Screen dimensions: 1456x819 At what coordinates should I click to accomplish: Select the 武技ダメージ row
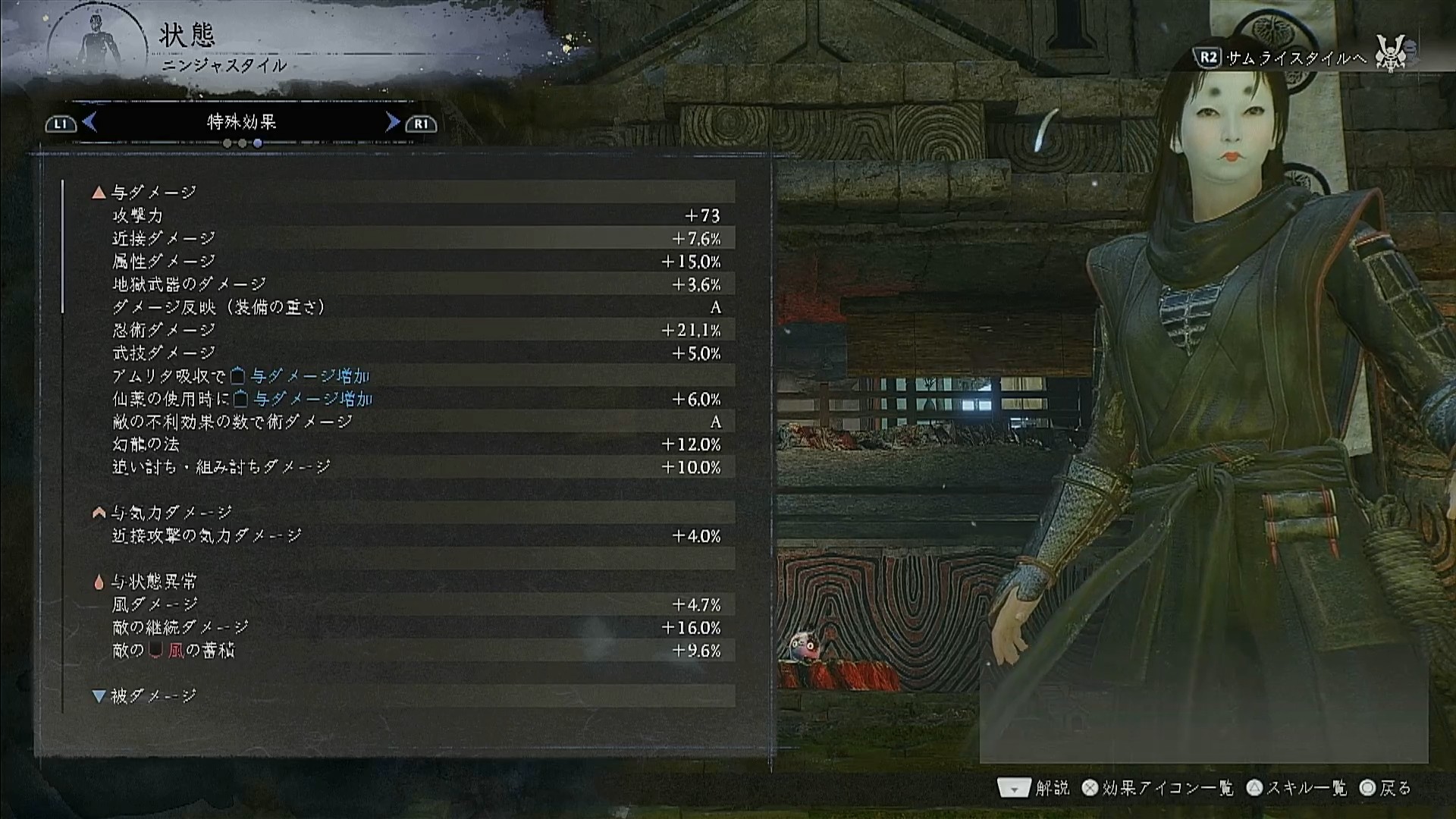click(x=416, y=353)
